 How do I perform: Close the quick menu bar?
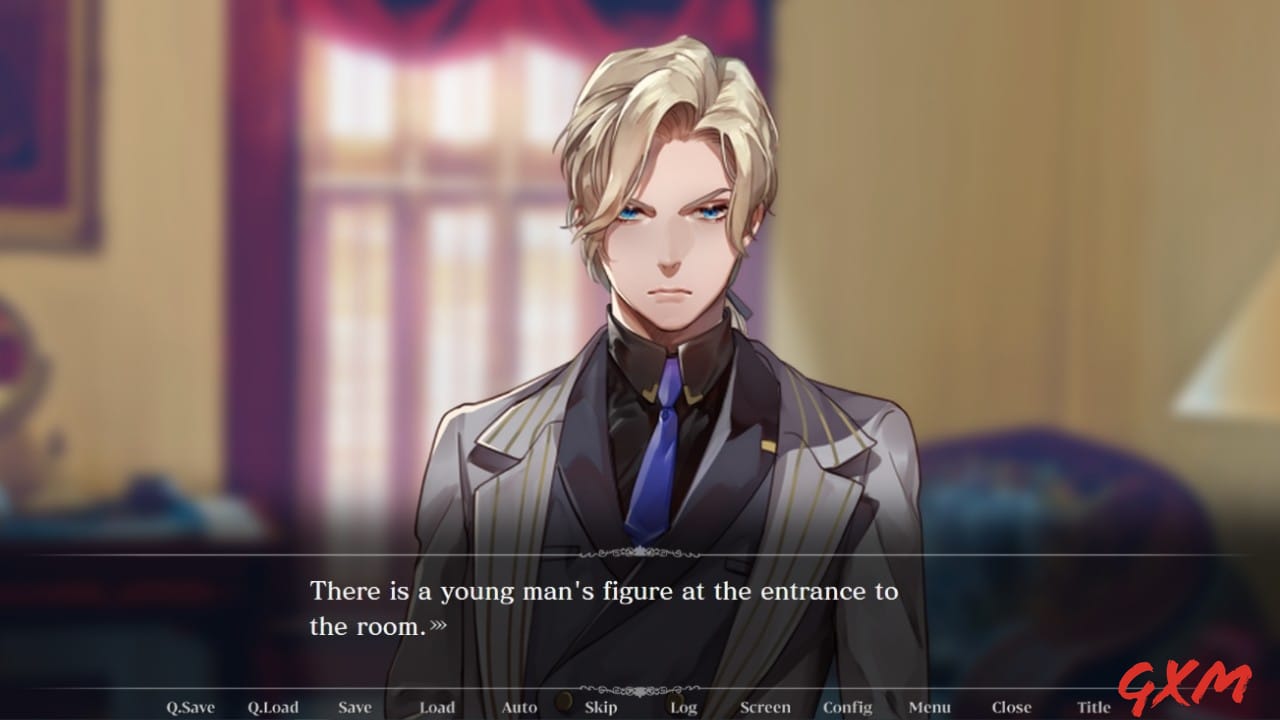coord(1011,707)
